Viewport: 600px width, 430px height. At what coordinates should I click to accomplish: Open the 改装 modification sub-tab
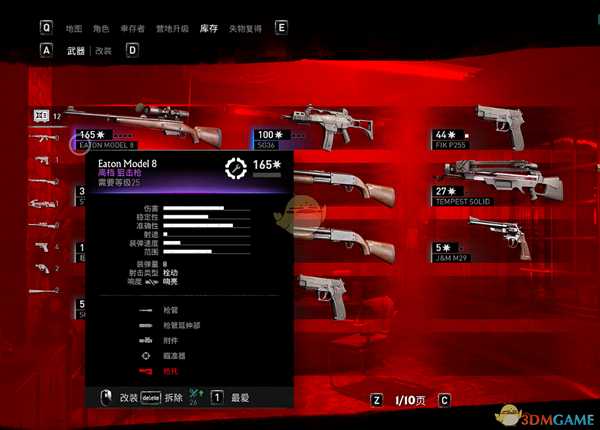(x=104, y=50)
